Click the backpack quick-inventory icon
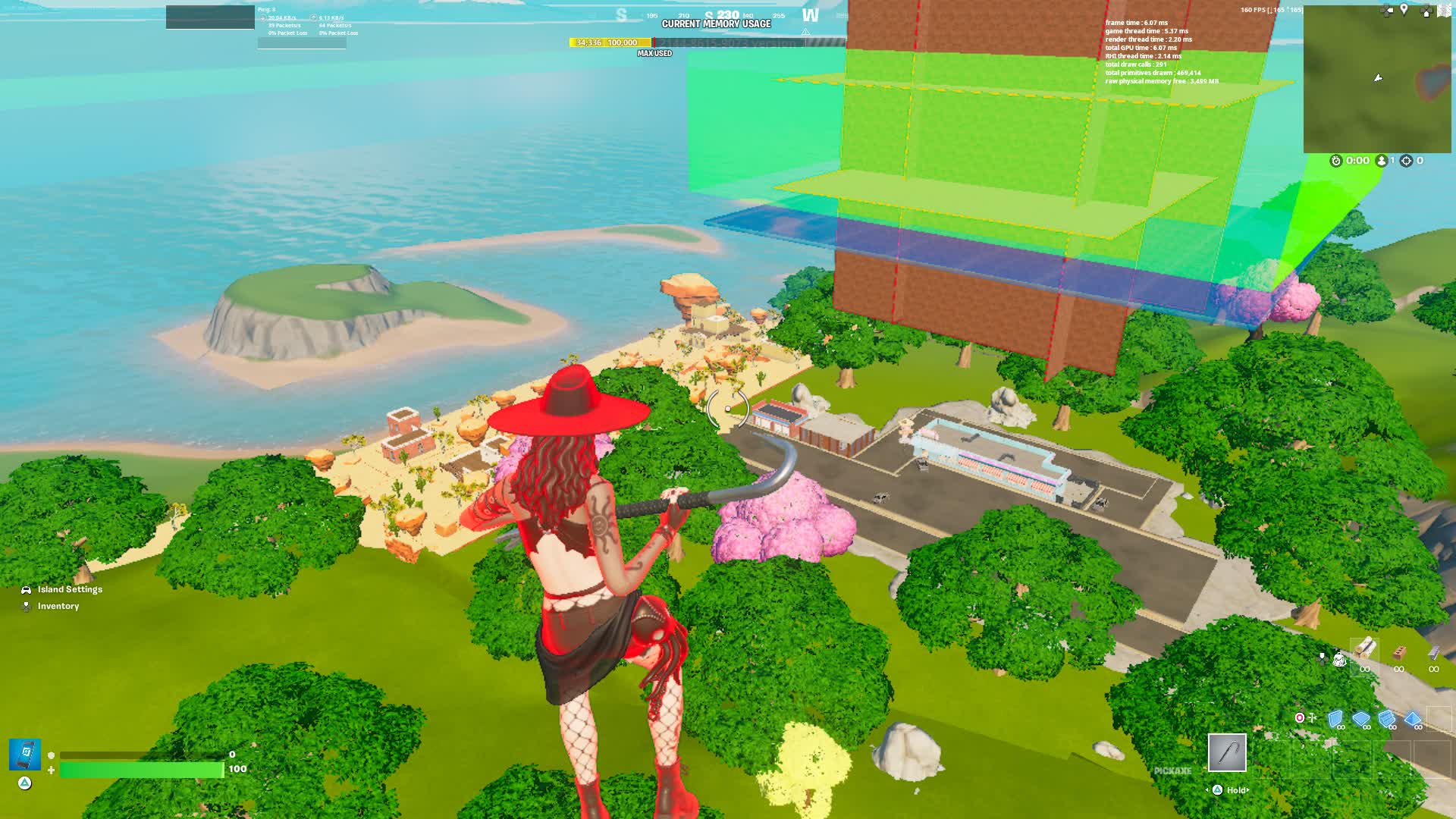Screen dimensions: 1456x819 pos(1340,660)
